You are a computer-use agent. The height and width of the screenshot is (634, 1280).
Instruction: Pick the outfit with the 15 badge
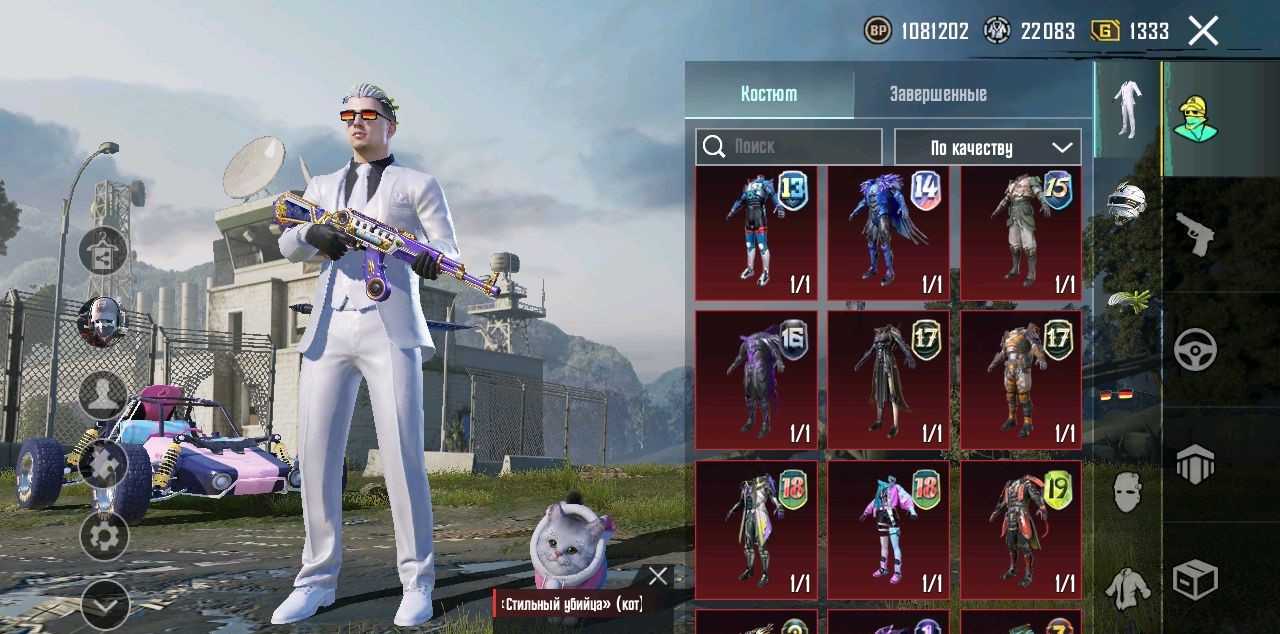1021,233
